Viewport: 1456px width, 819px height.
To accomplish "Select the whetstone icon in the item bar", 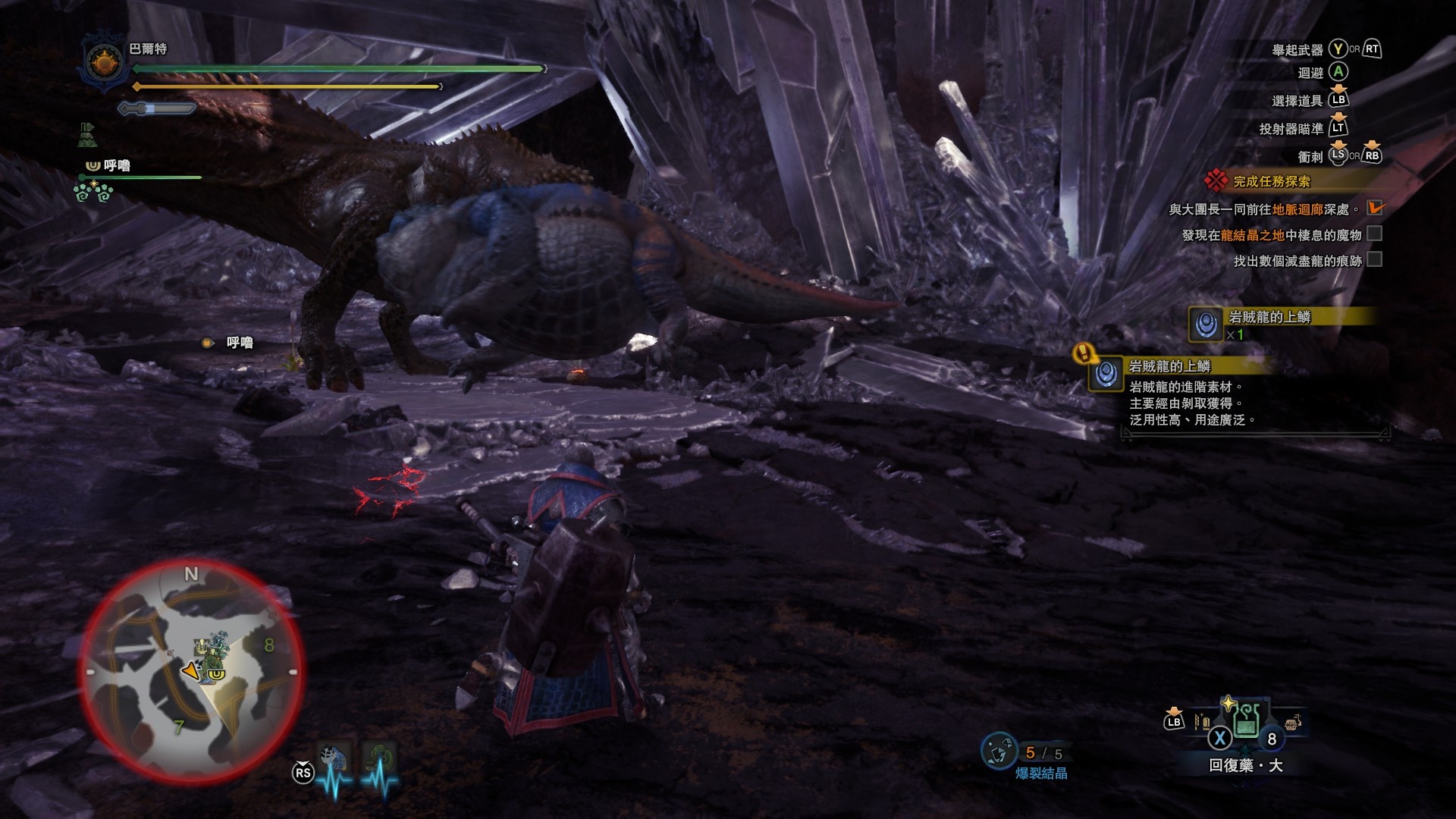I will click(1201, 721).
